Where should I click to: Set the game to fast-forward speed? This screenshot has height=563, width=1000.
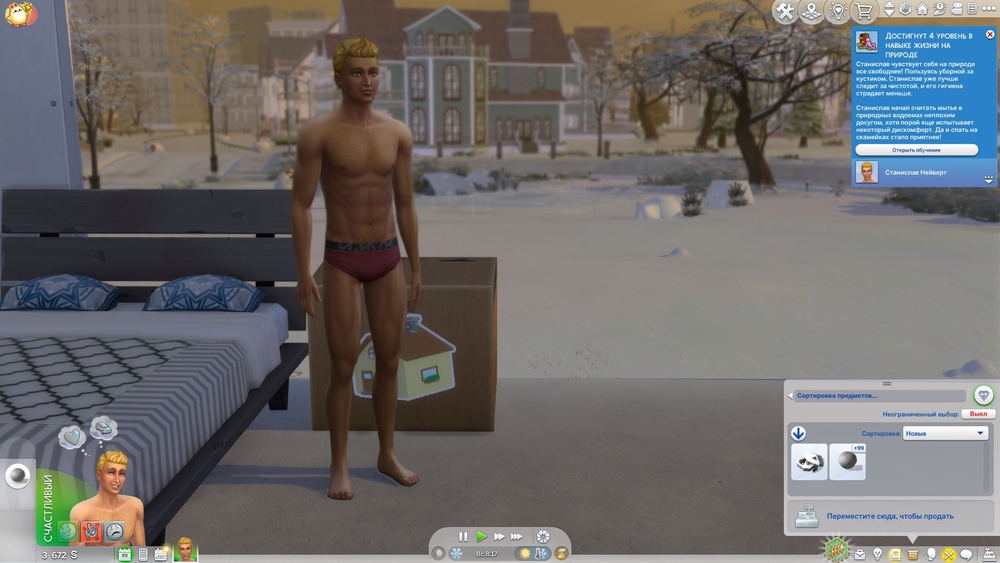499,537
